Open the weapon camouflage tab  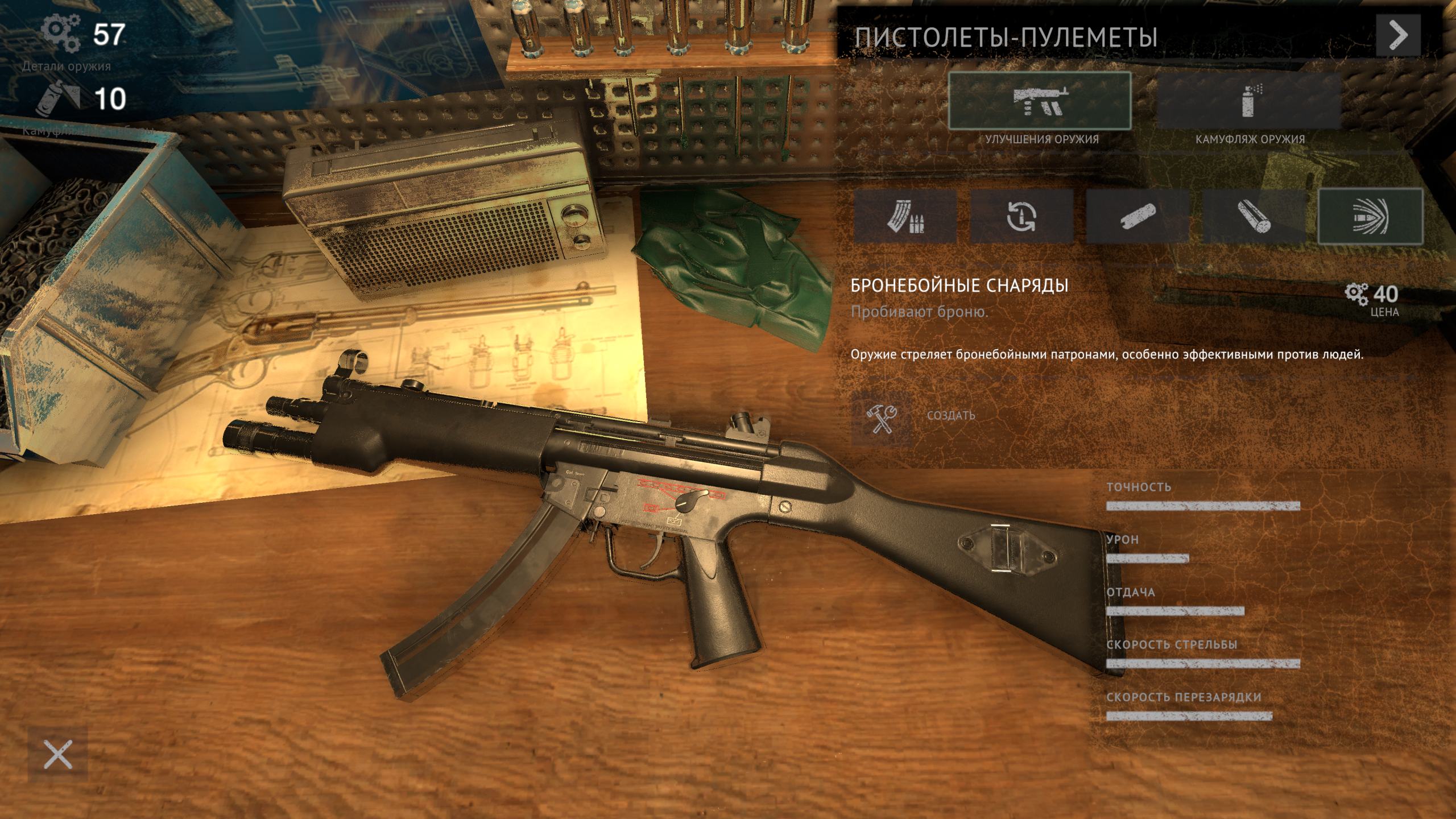point(1249,102)
